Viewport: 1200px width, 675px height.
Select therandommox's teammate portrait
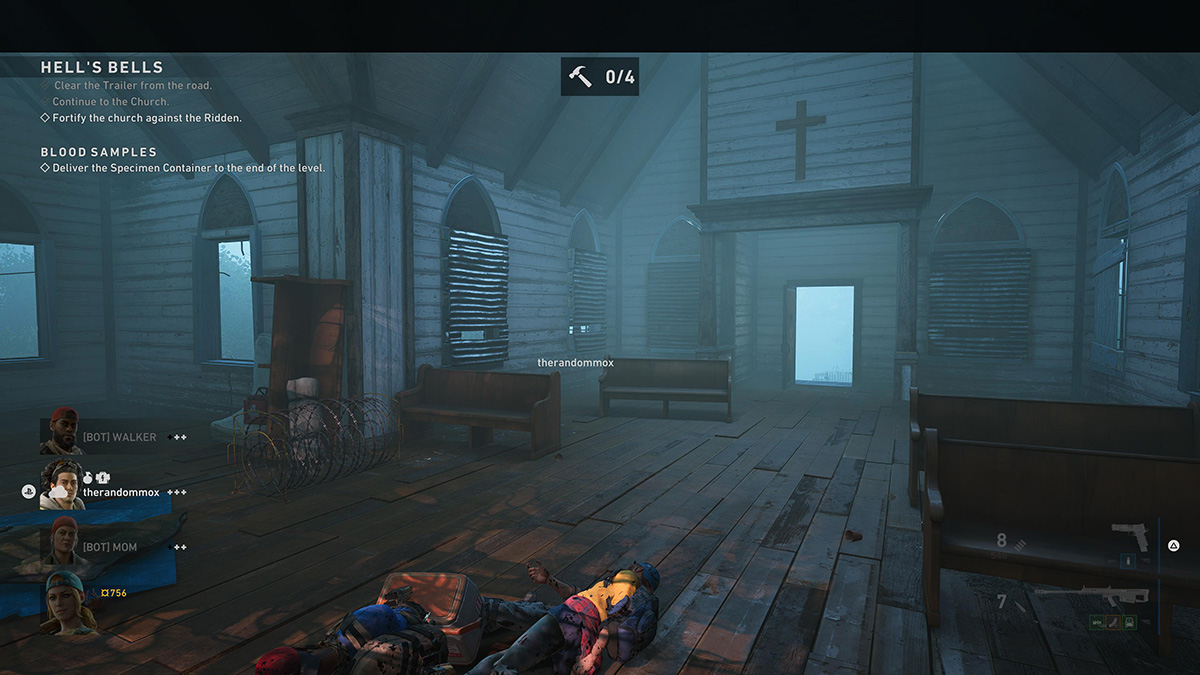point(62,486)
